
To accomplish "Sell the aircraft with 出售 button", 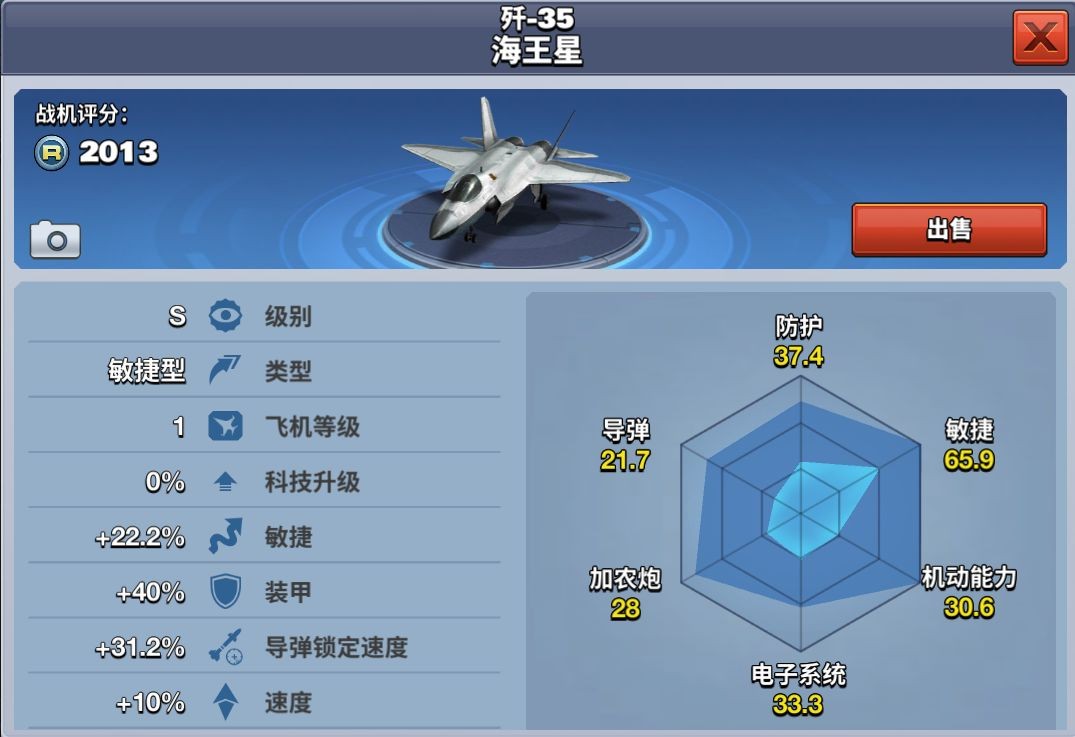I will (948, 230).
